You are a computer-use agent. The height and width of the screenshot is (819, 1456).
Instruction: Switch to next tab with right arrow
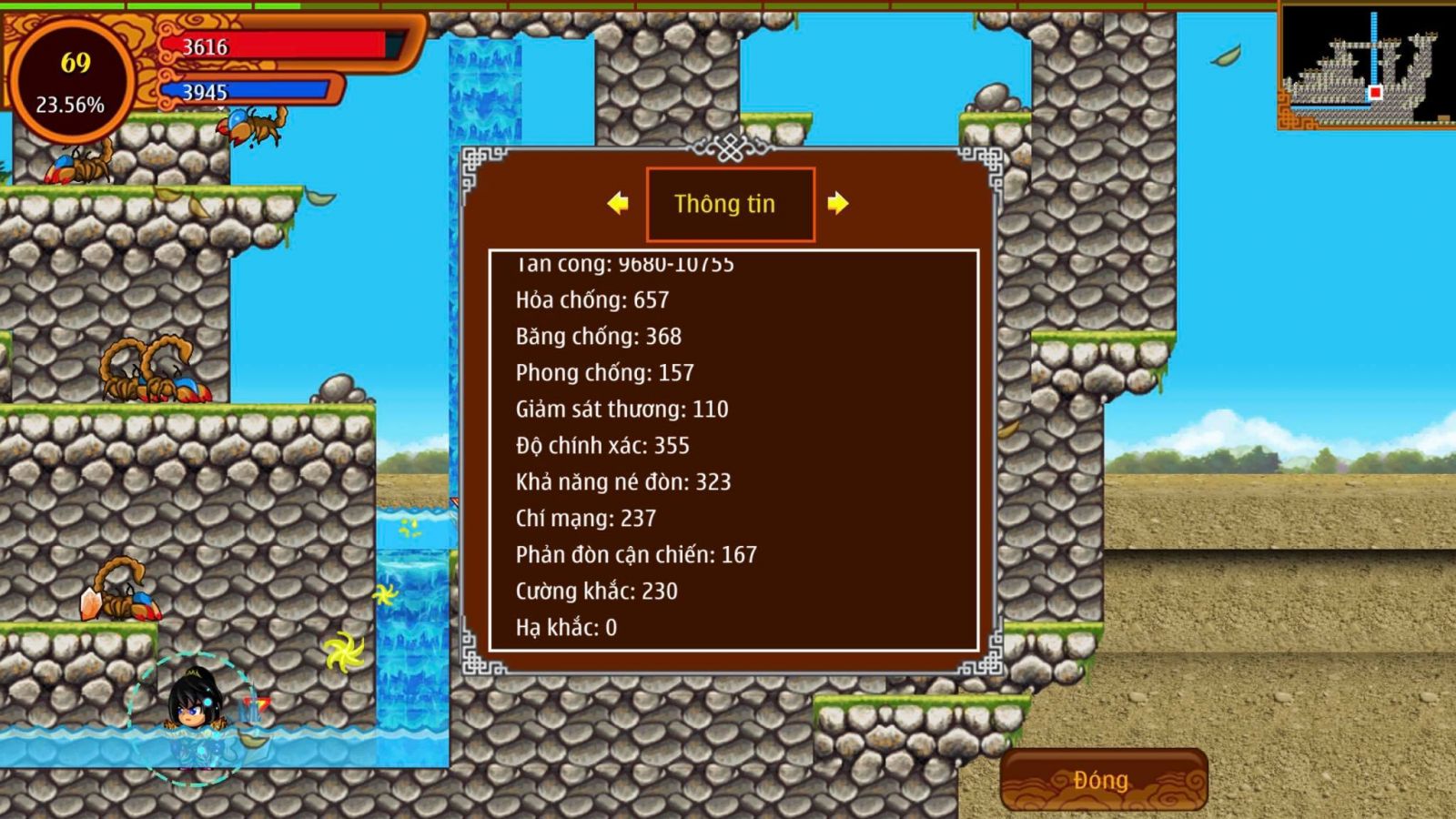click(838, 203)
